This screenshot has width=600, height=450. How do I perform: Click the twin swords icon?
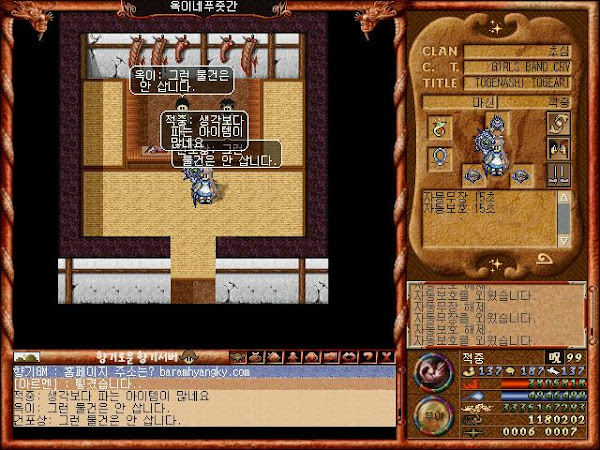pos(558,174)
